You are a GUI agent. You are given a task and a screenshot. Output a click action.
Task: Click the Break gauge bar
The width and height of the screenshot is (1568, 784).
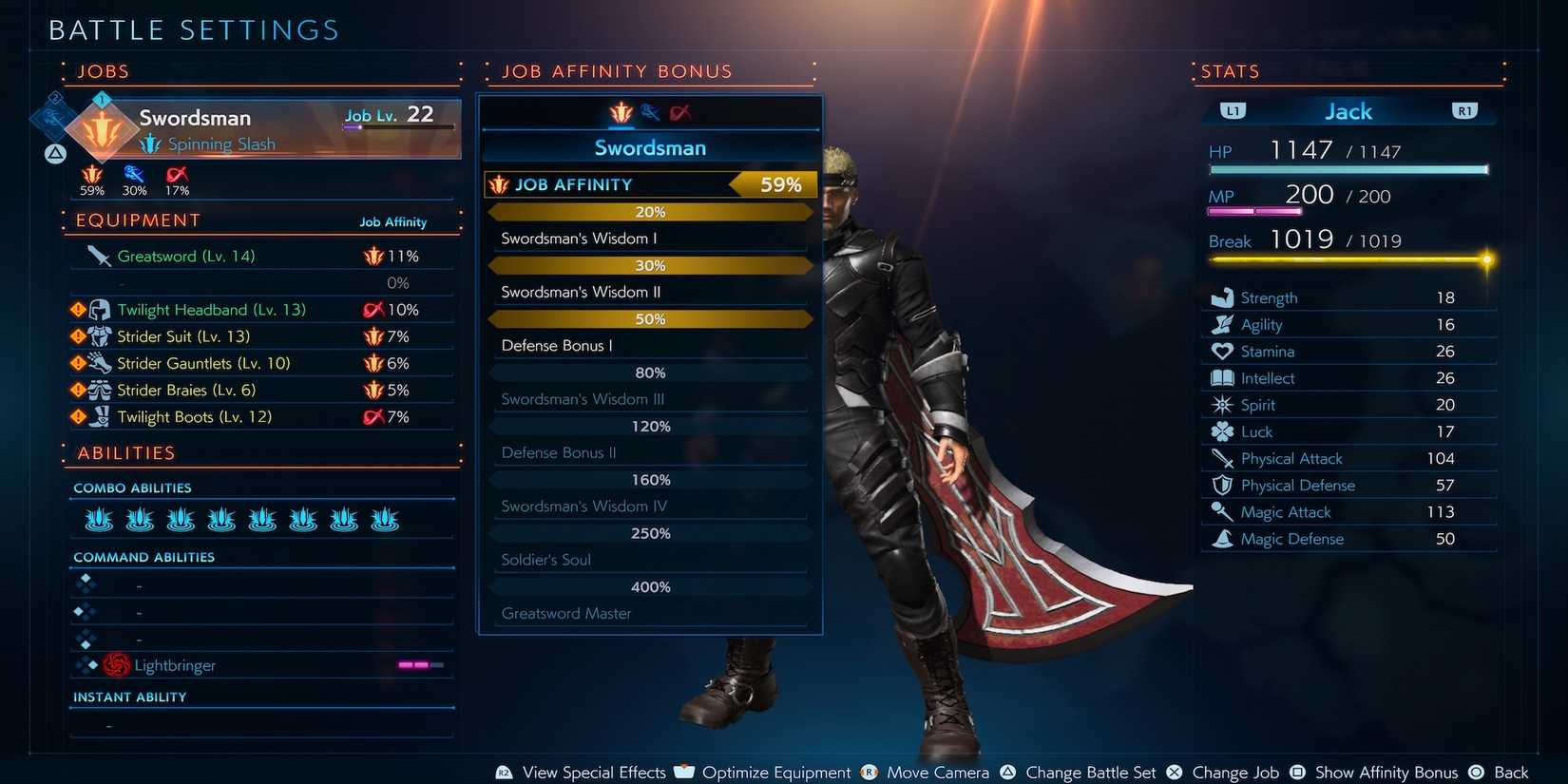click(x=1348, y=258)
